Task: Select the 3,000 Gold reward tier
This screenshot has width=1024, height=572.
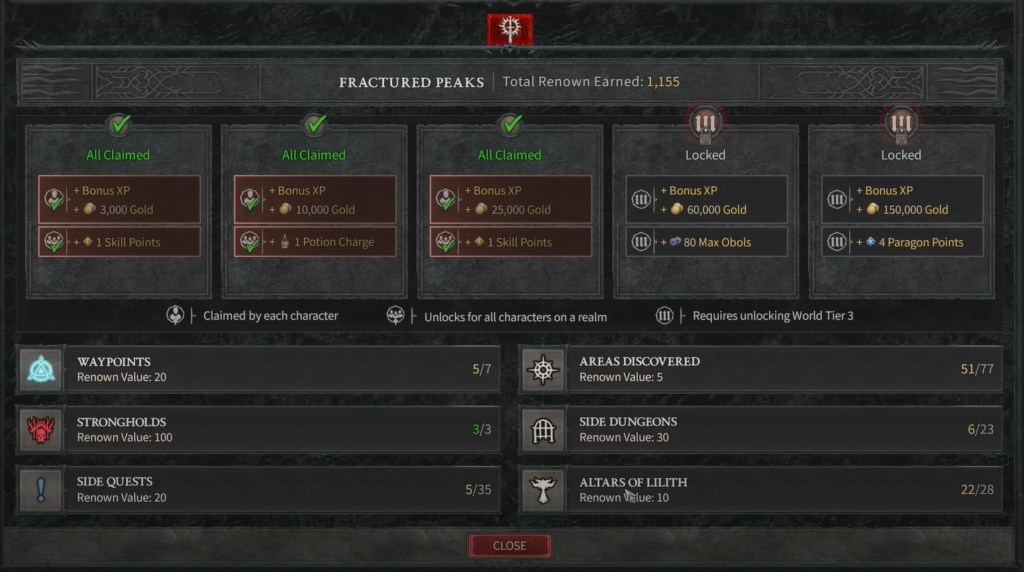Action: [x=119, y=200]
